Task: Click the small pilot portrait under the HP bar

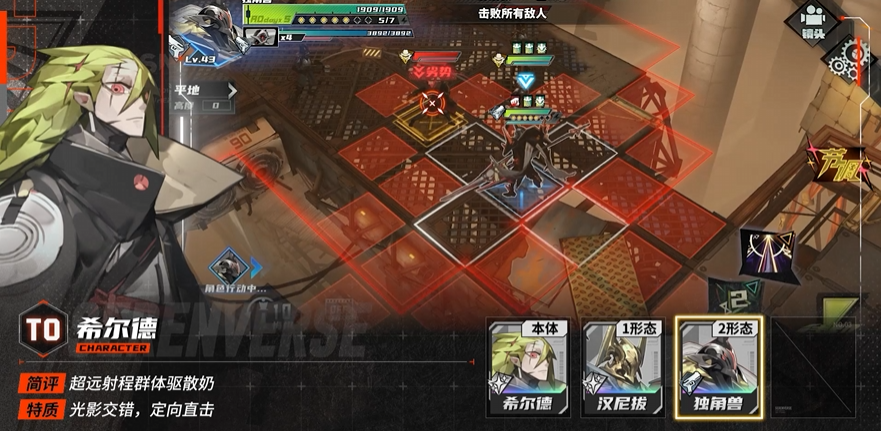Action: click(260, 37)
